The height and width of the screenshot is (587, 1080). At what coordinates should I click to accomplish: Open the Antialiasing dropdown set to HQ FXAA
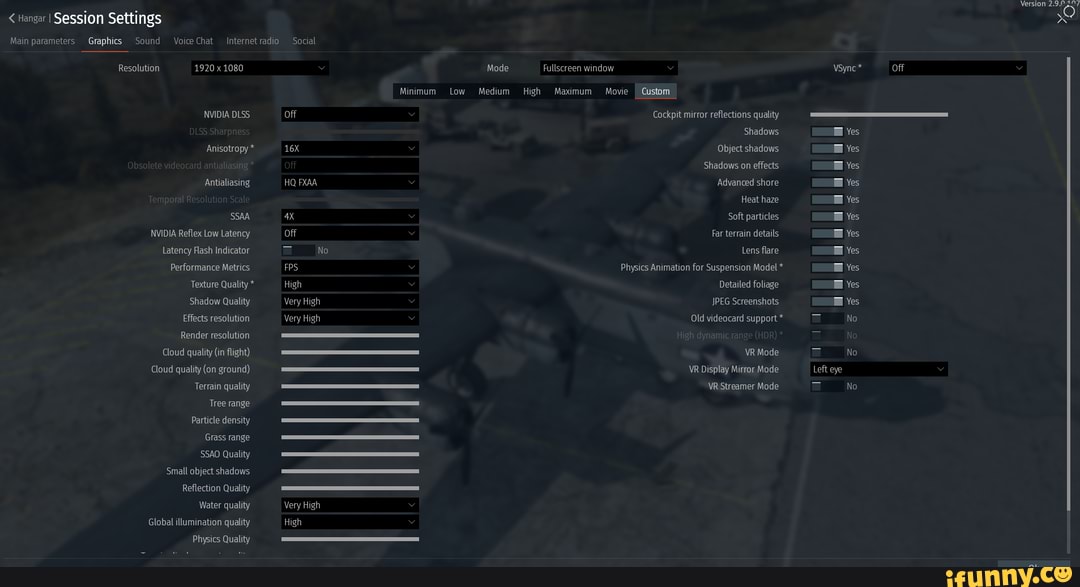pos(349,183)
